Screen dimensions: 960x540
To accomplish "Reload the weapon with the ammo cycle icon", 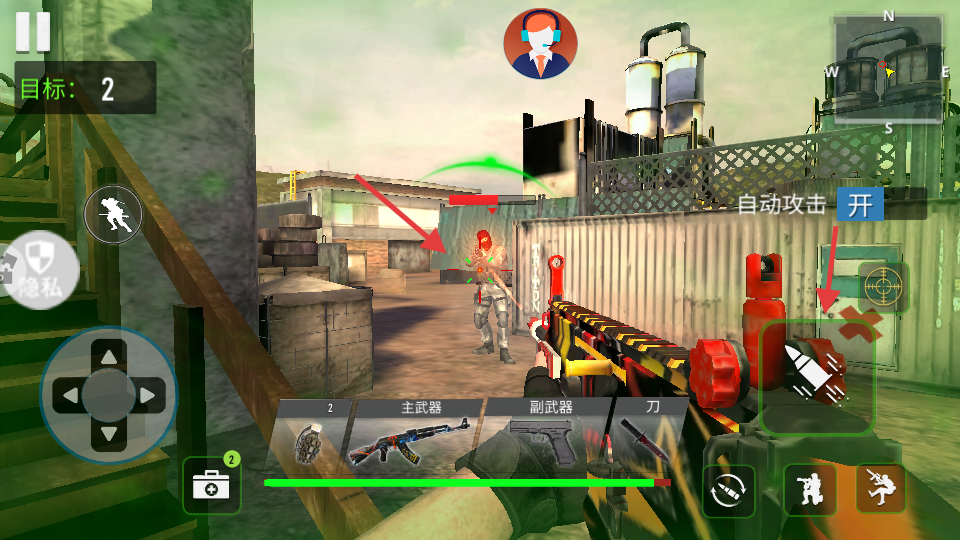I will [x=728, y=490].
